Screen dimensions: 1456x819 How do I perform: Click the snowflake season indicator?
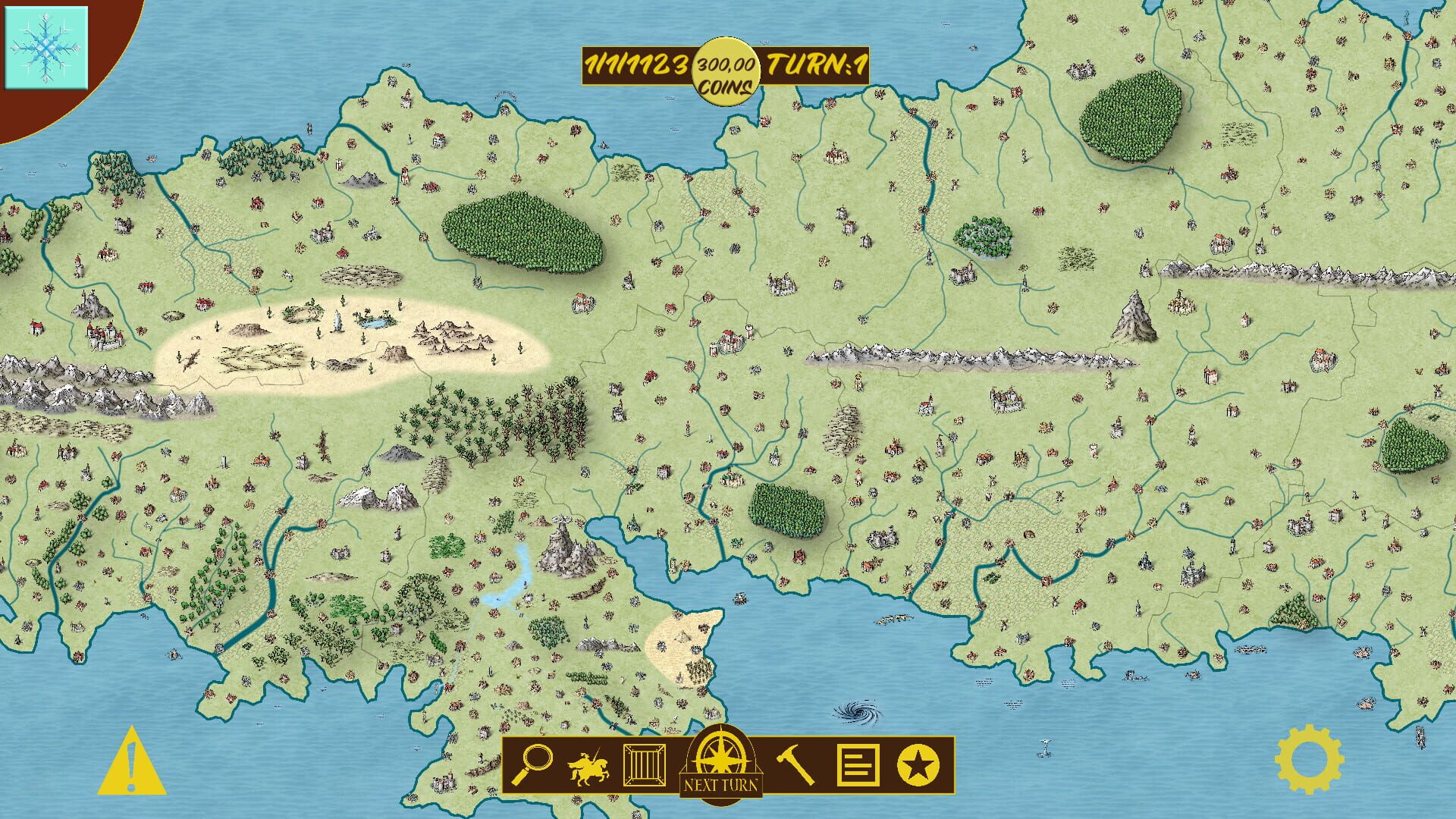coord(47,47)
